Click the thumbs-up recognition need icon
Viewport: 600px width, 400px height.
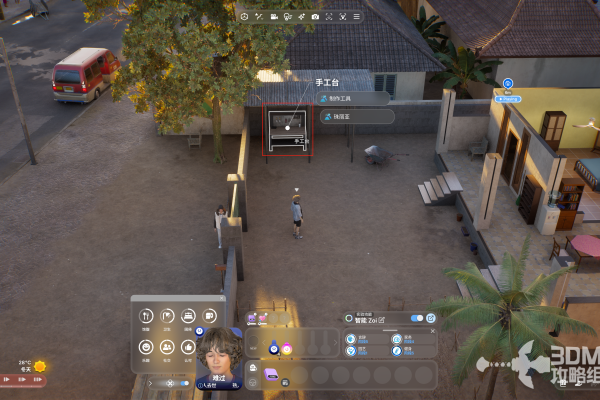coord(188,348)
